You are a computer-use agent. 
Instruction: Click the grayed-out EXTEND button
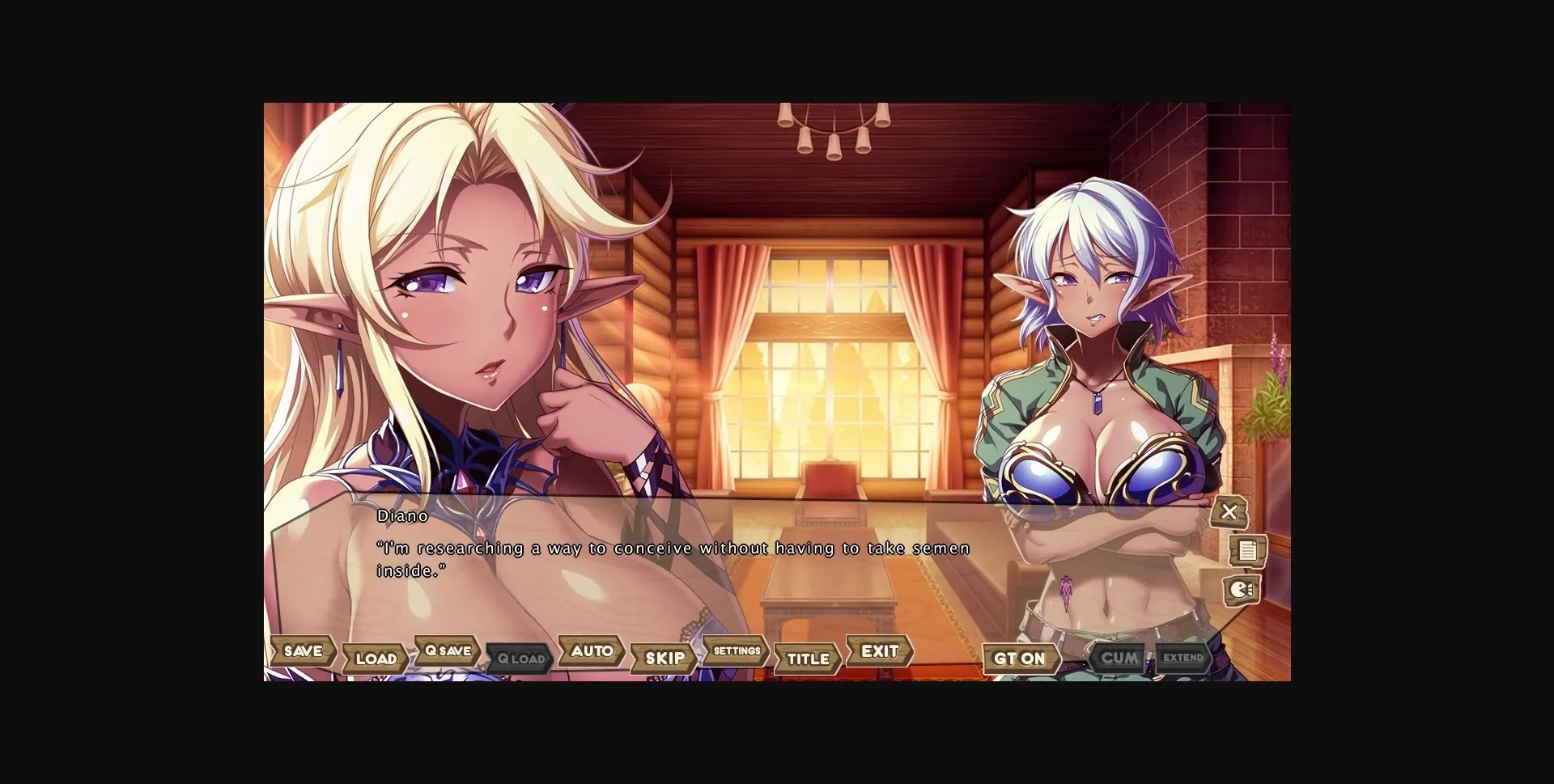(x=1182, y=658)
